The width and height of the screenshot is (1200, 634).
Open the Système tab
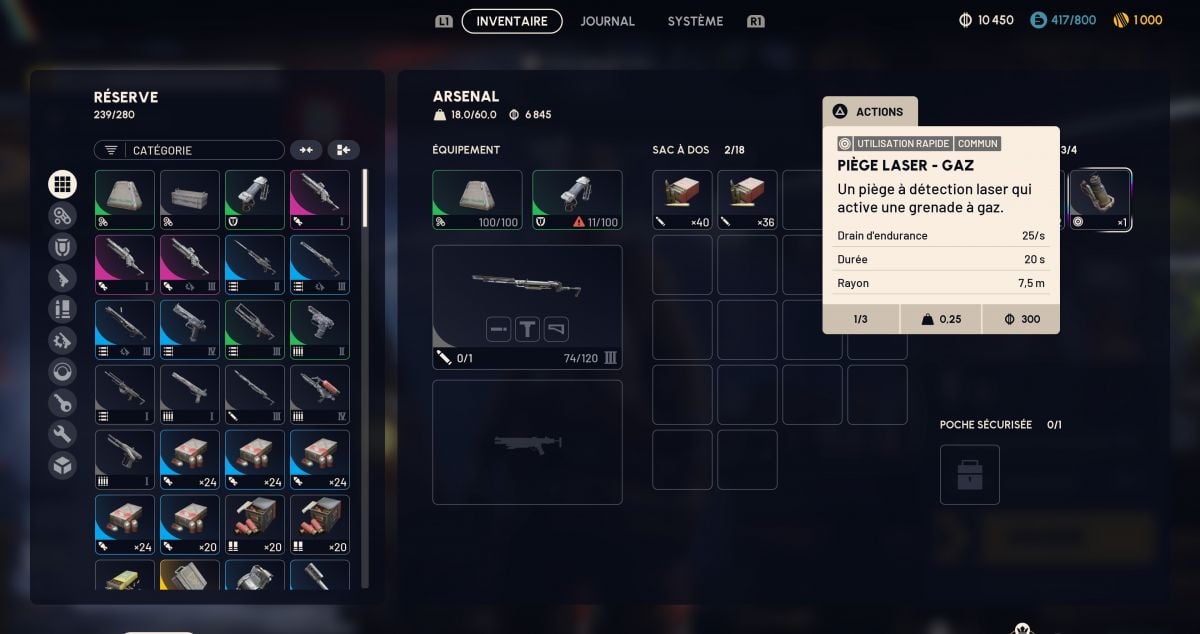[x=695, y=21]
